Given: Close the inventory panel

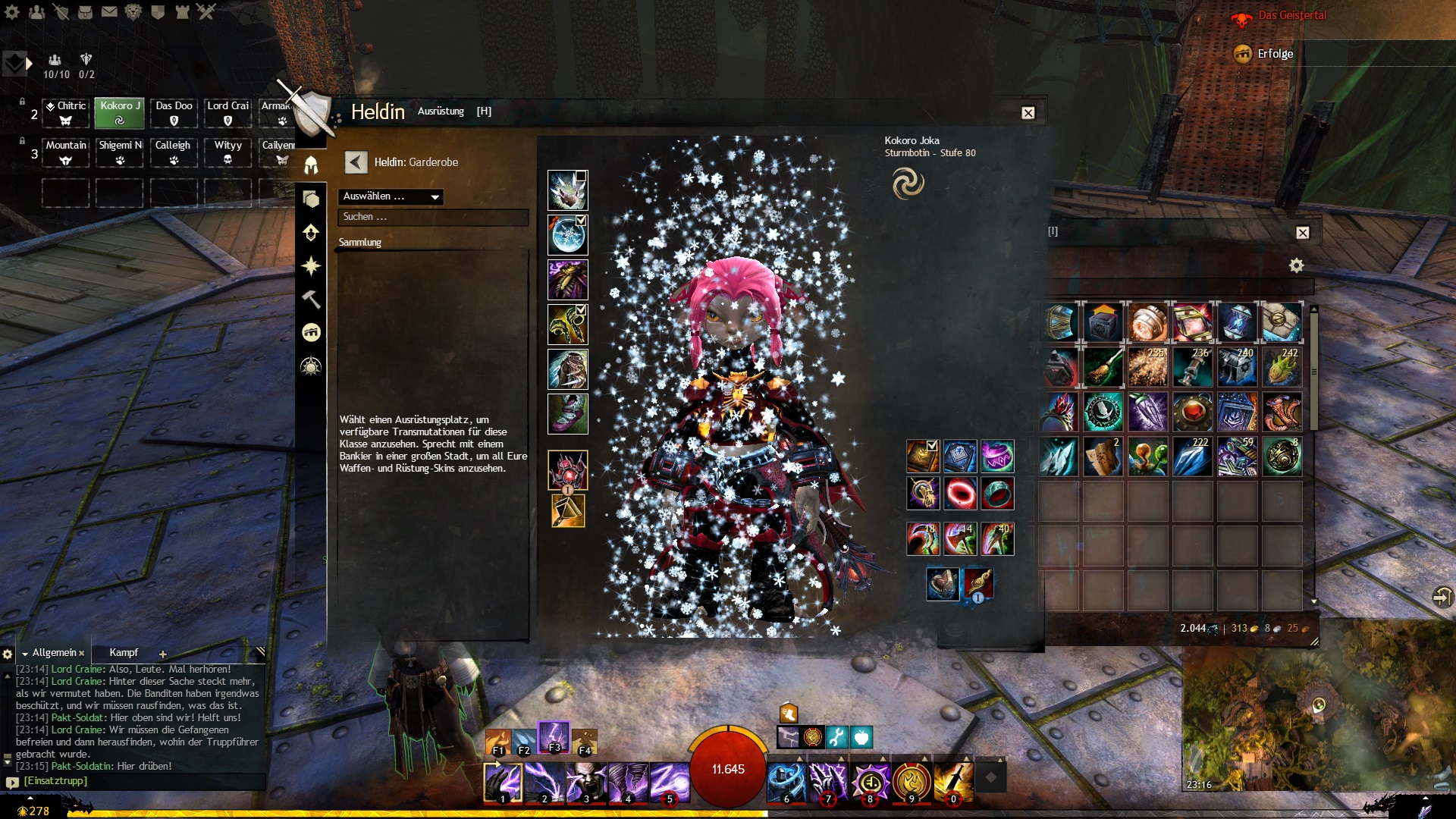Looking at the screenshot, I should click(x=1302, y=233).
